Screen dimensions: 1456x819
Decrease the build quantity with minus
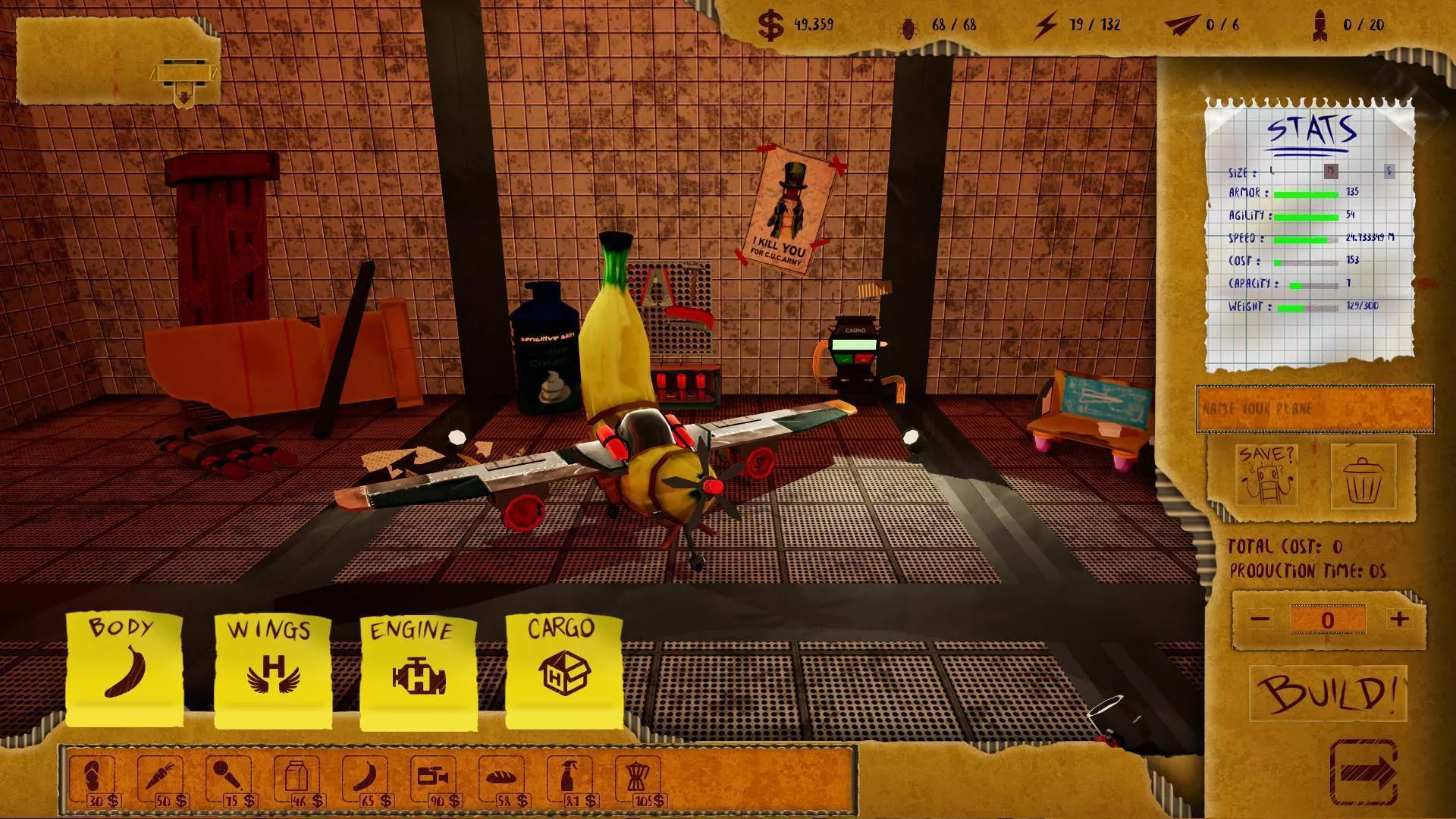1260,620
